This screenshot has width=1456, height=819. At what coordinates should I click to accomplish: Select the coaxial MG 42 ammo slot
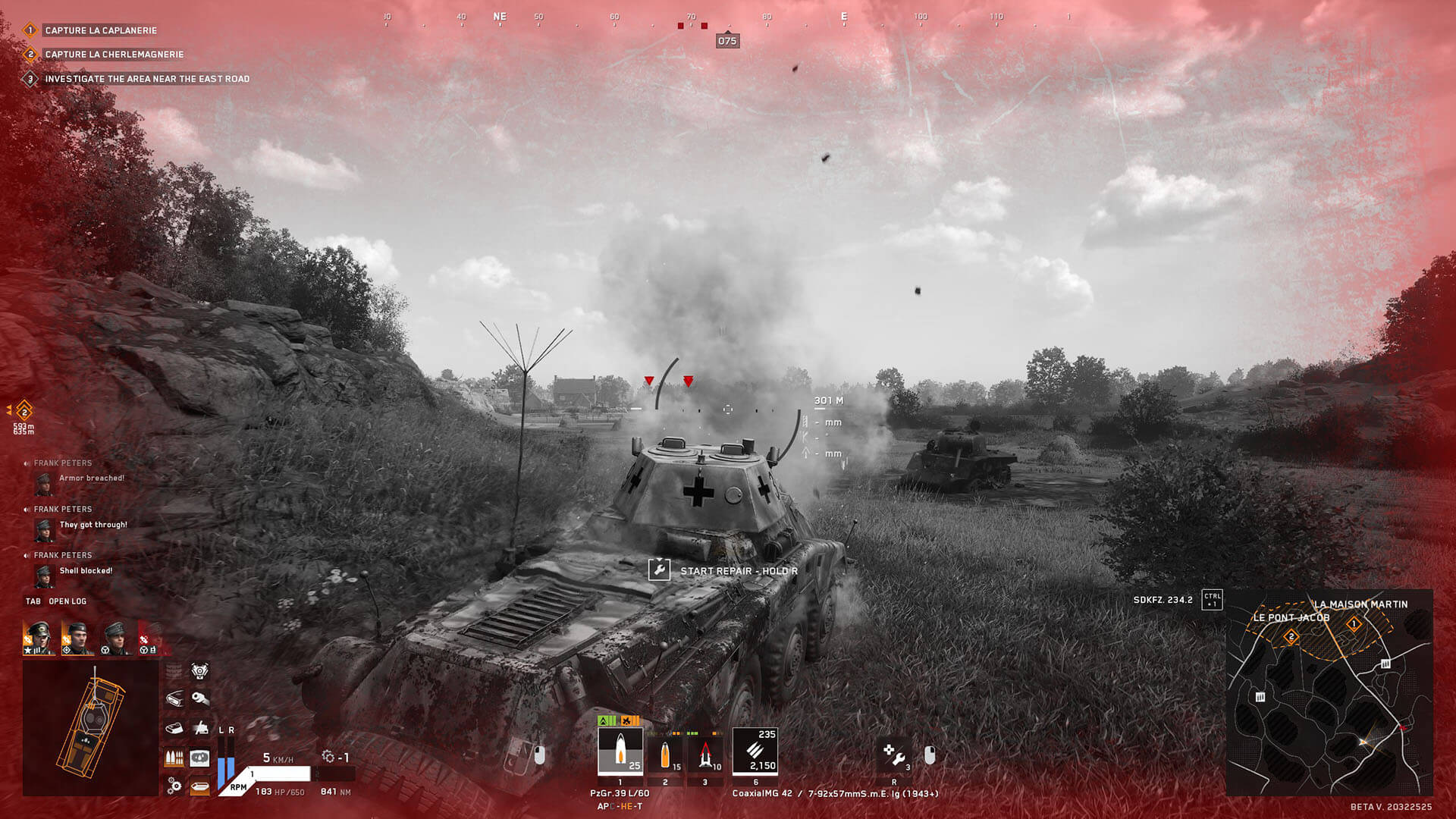click(755, 751)
